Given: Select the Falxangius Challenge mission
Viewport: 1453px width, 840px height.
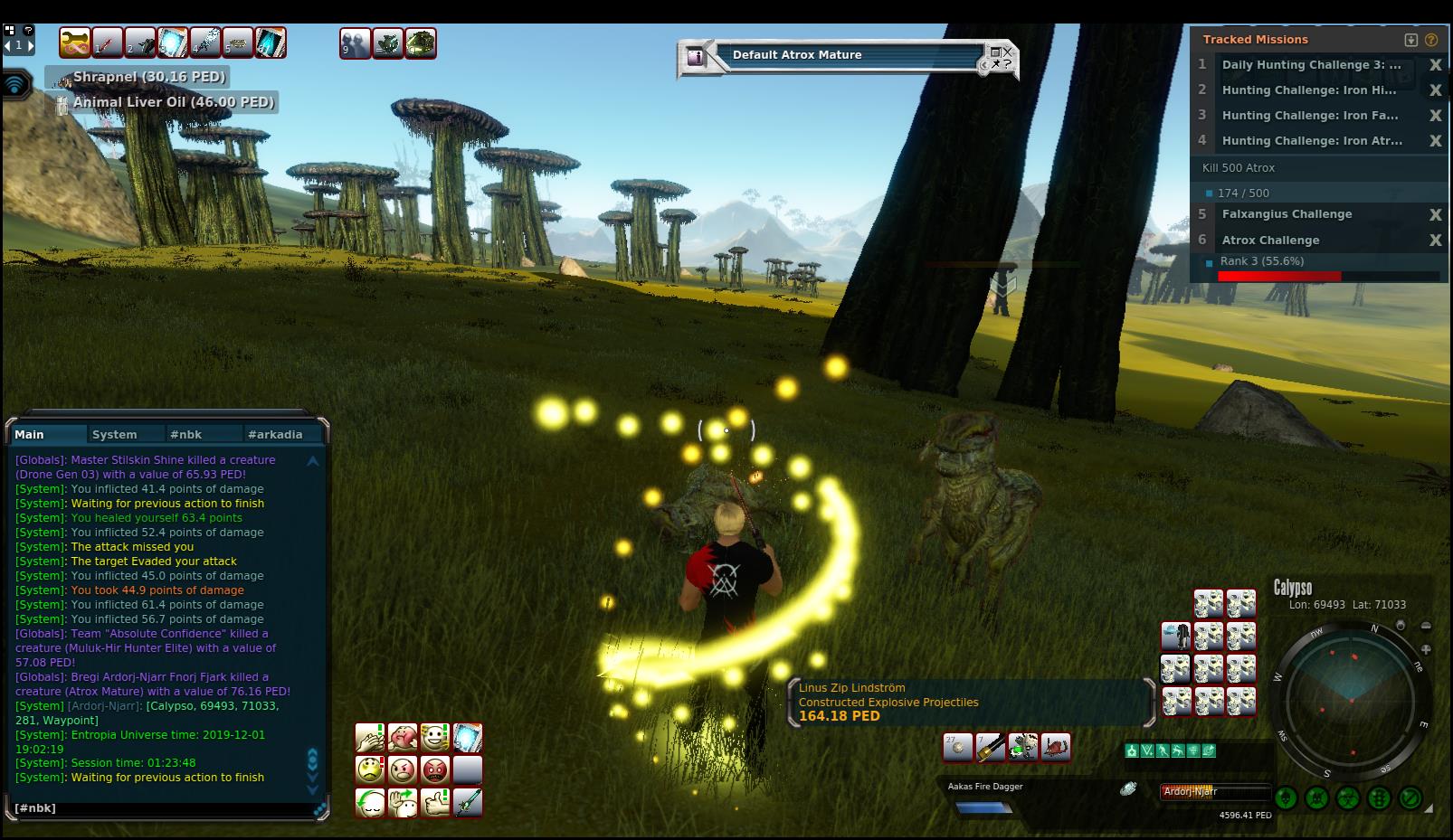Looking at the screenshot, I should (x=1287, y=214).
